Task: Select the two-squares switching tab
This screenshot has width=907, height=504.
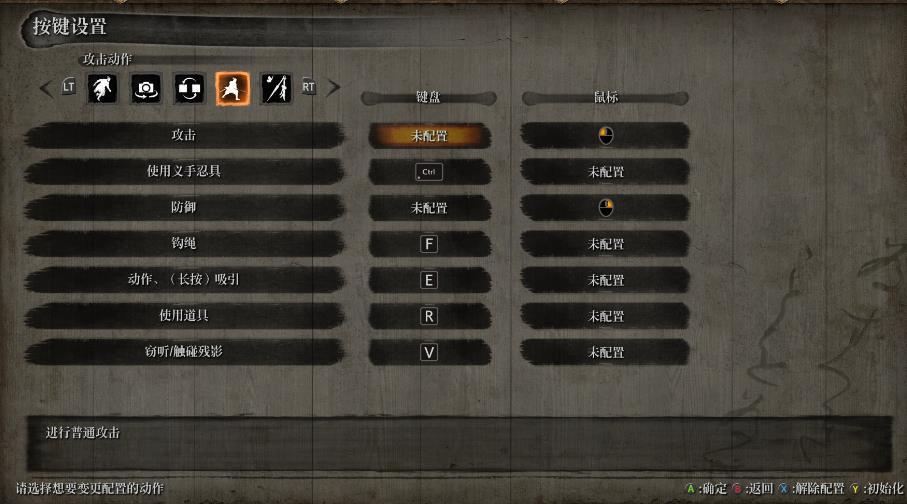Action: pyautogui.click(x=189, y=88)
